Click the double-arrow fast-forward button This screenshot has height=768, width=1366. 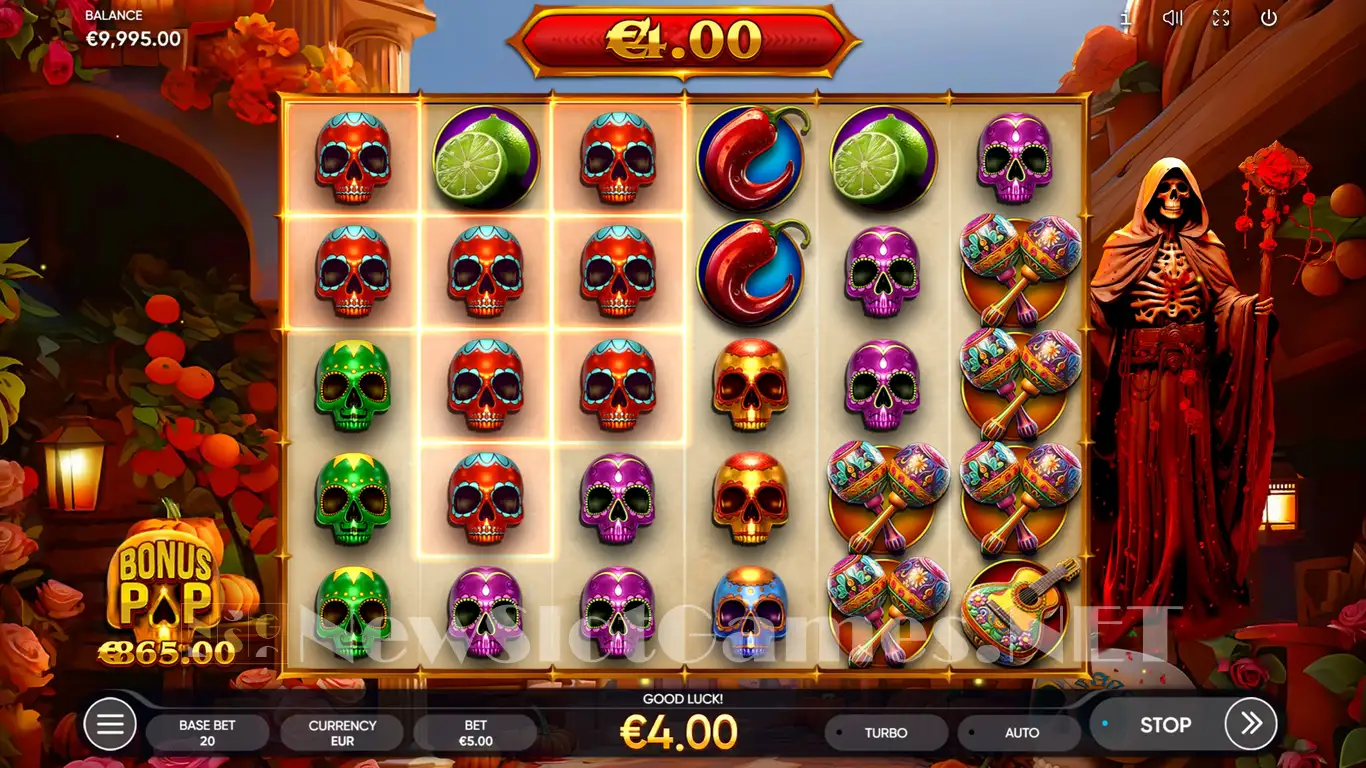(x=1251, y=724)
